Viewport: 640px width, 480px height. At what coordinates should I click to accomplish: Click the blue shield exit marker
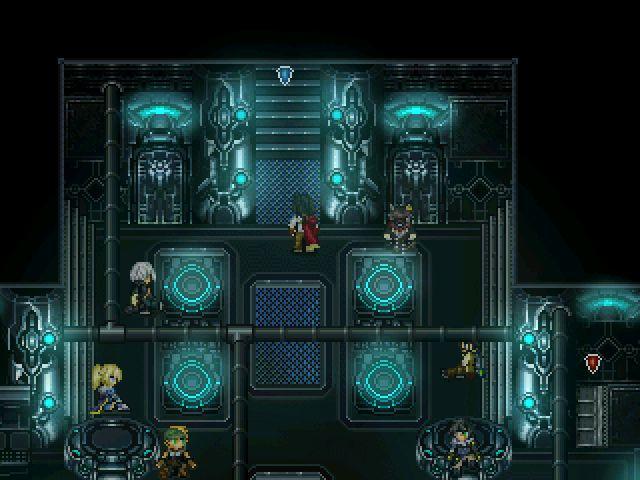pyautogui.click(x=286, y=74)
